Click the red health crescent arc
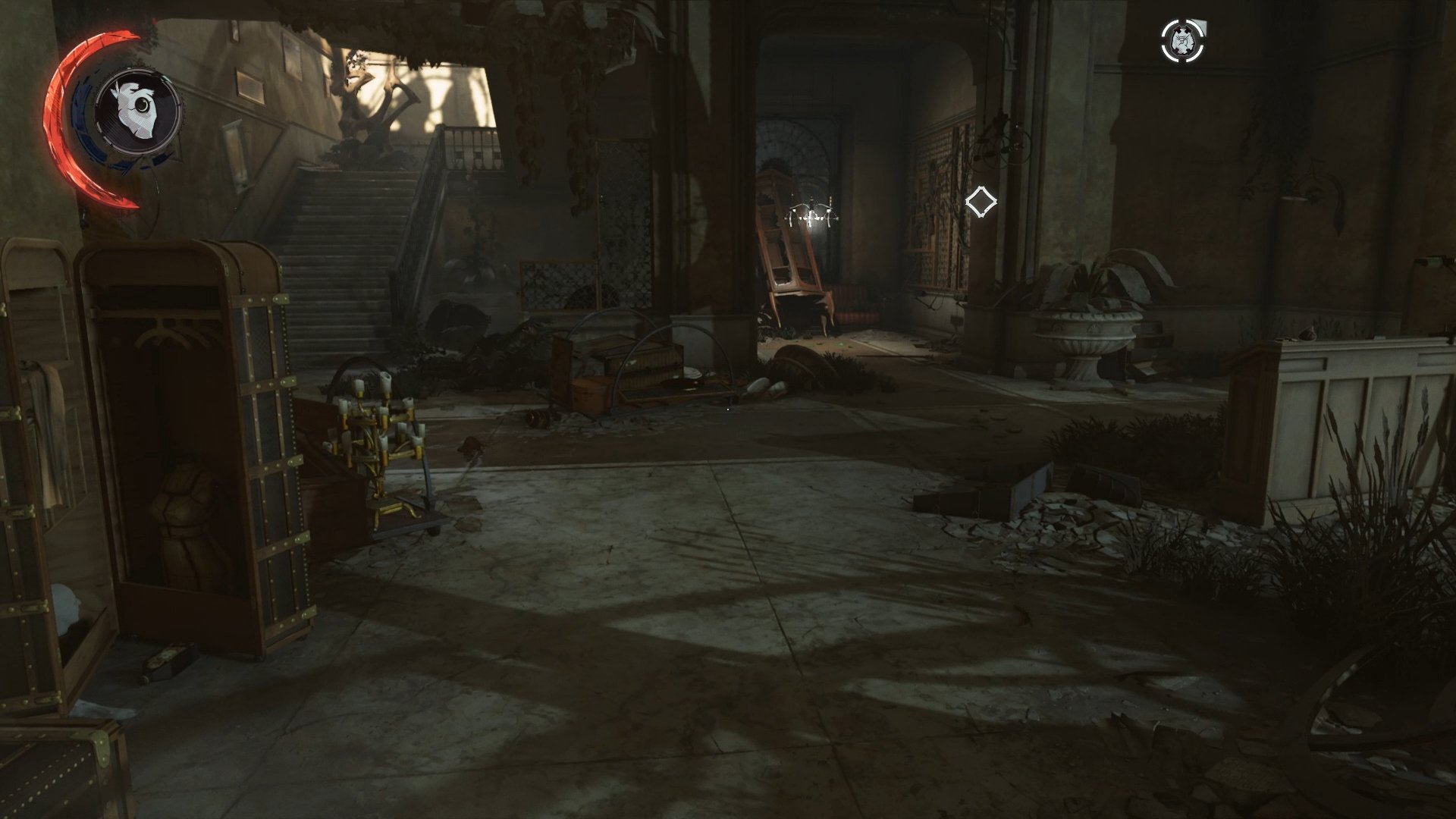 [x=55, y=114]
